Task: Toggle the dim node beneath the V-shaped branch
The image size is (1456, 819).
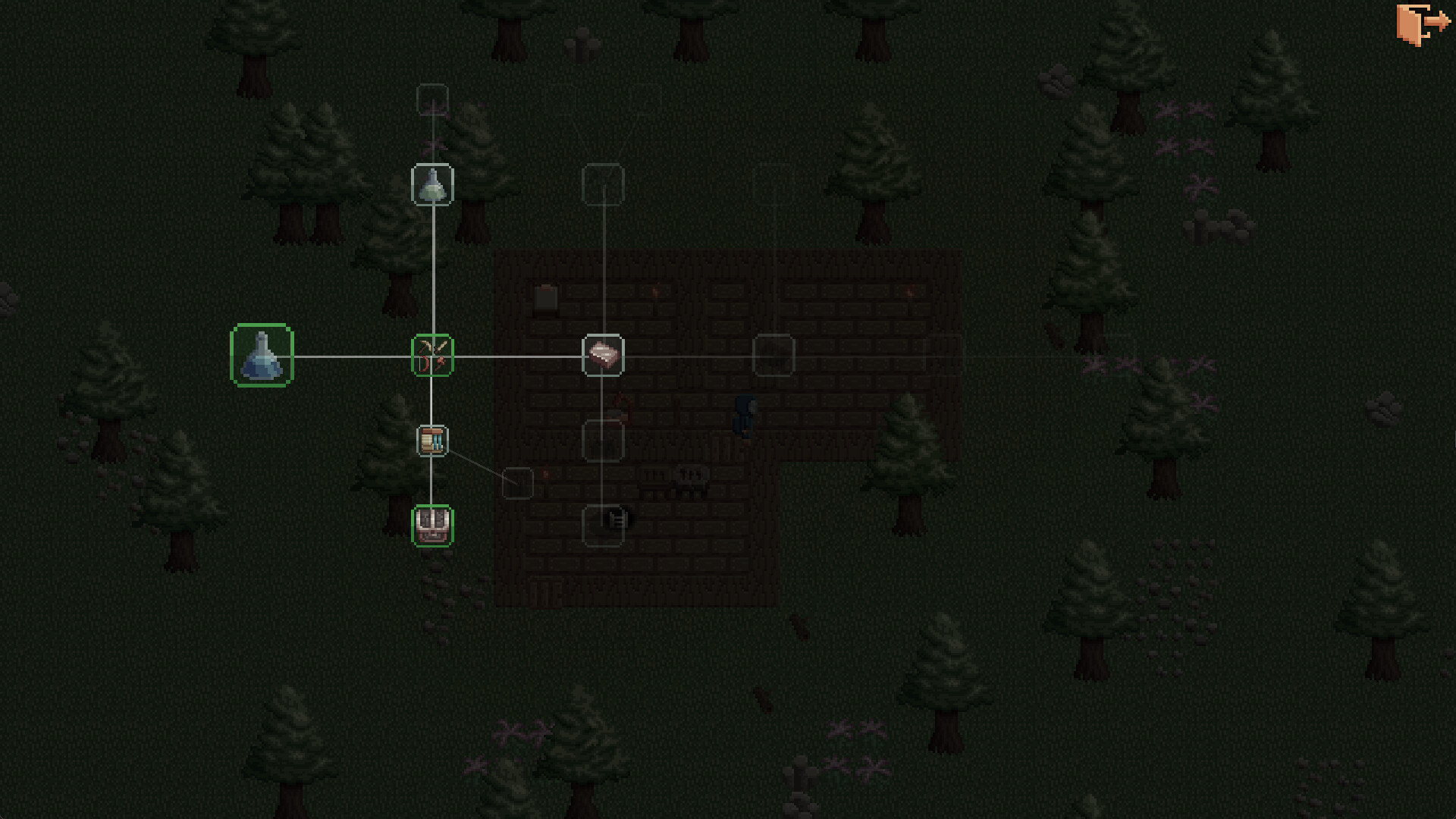Action: (x=603, y=183)
